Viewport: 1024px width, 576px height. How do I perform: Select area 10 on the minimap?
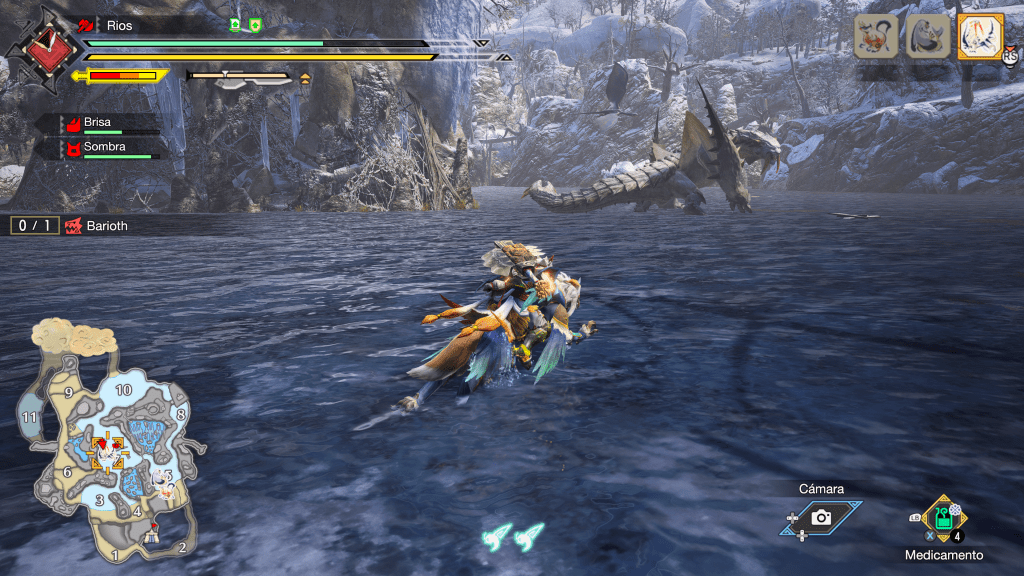124,389
